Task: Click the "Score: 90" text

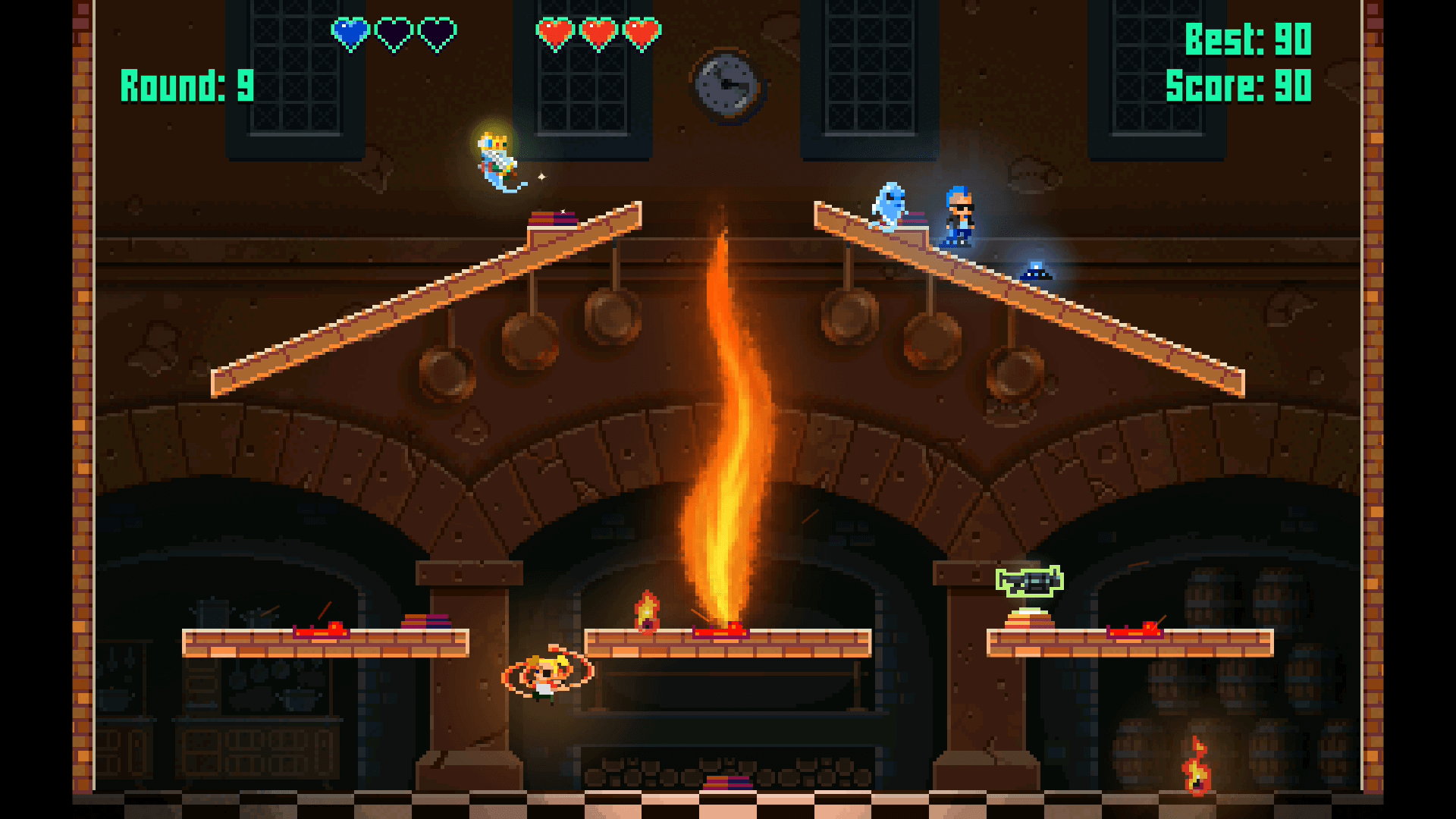Action: point(1240,86)
